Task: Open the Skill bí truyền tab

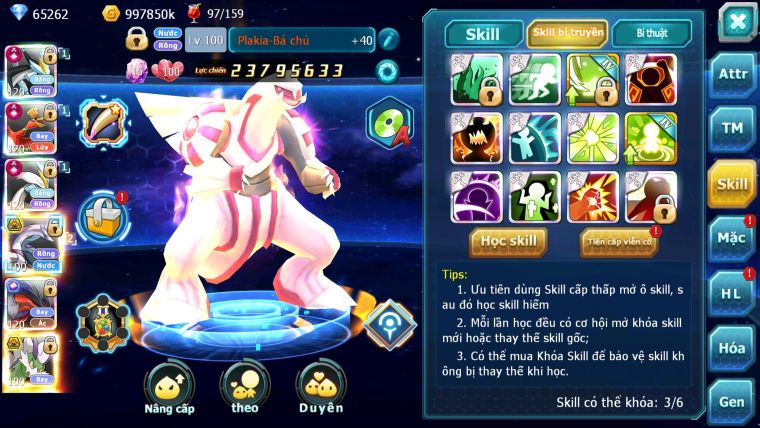Action: (567, 34)
